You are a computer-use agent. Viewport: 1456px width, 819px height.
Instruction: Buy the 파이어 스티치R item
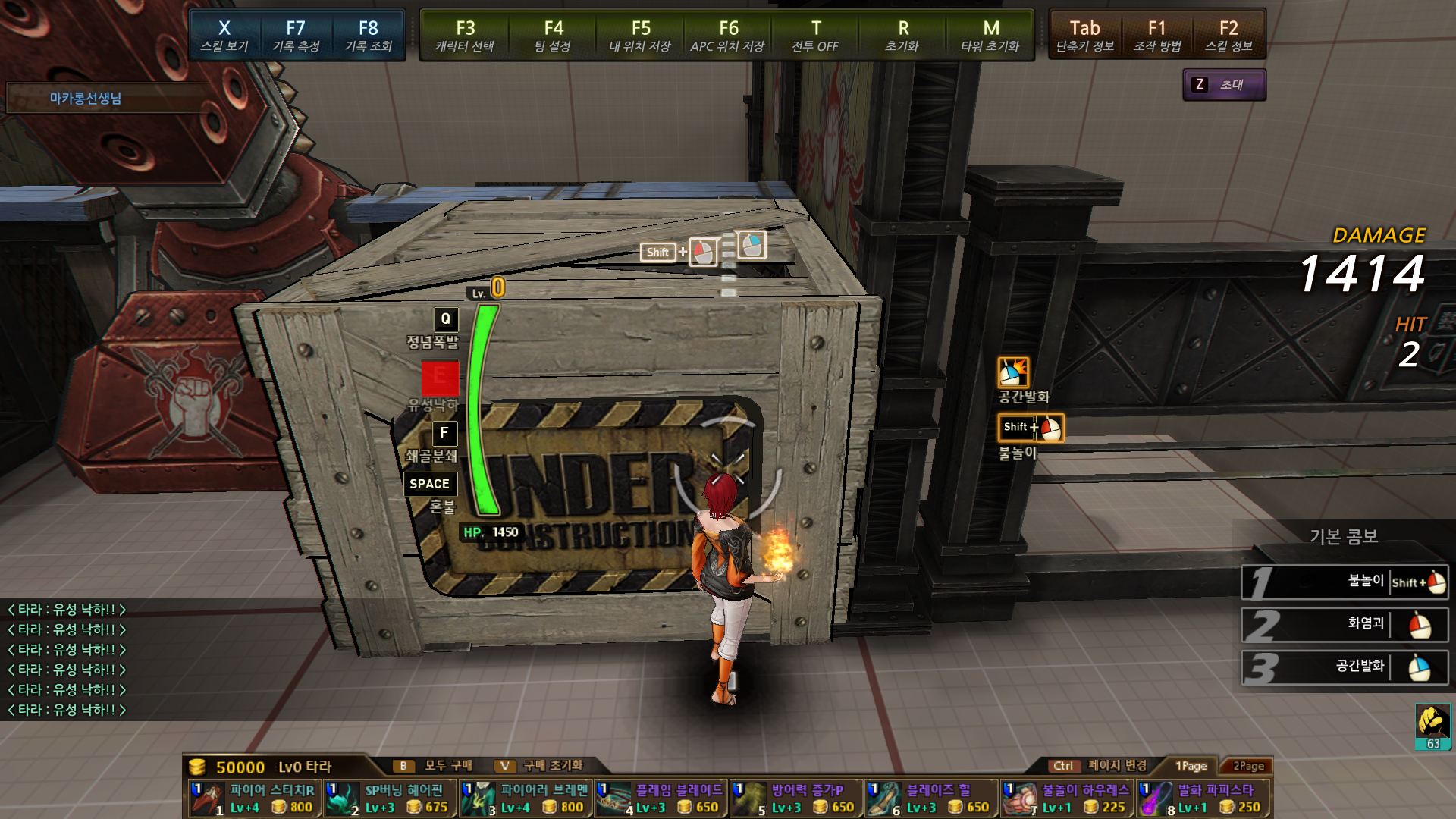point(255,799)
